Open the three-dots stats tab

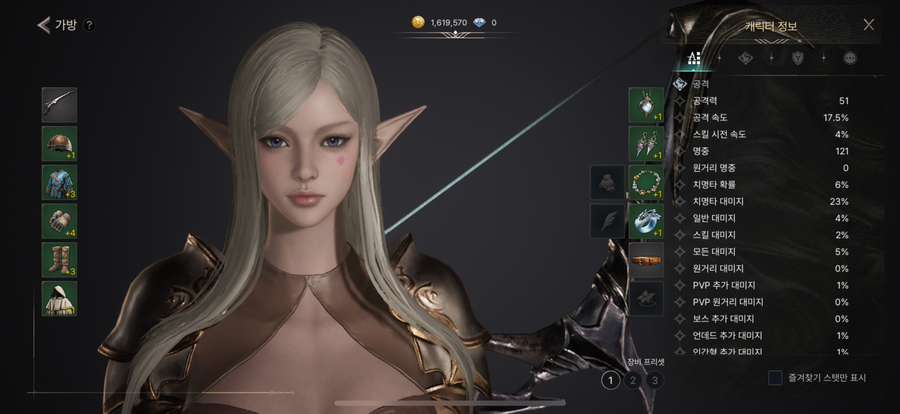click(x=850, y=58)
